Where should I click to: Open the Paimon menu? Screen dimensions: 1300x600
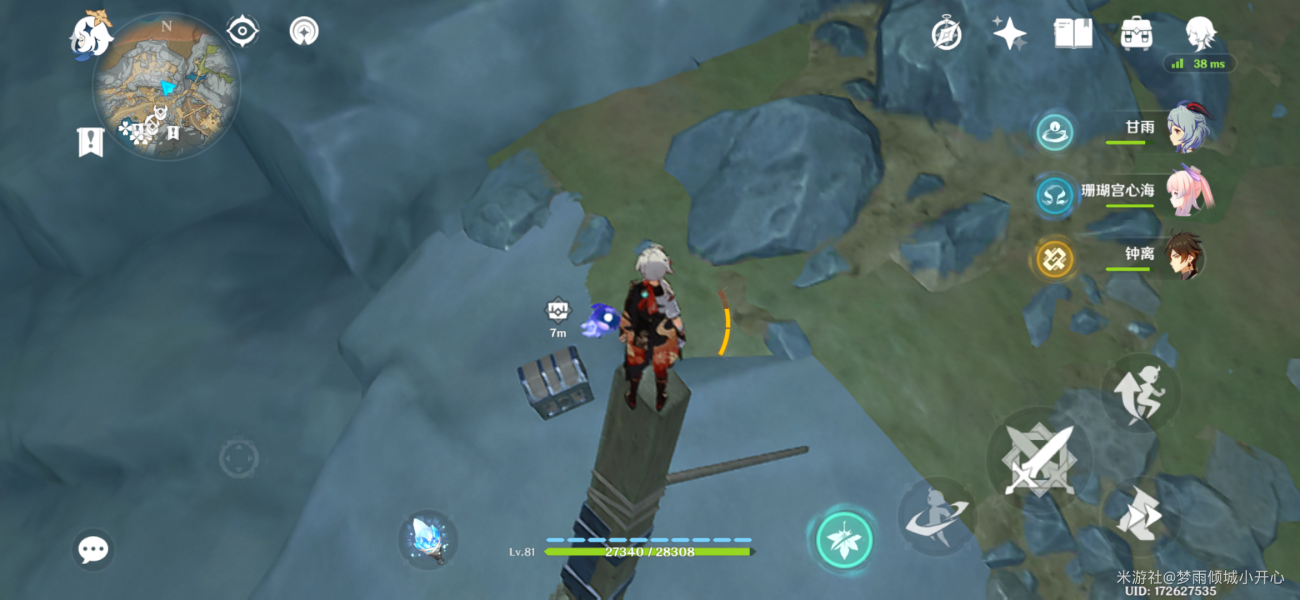pos(89,34)
